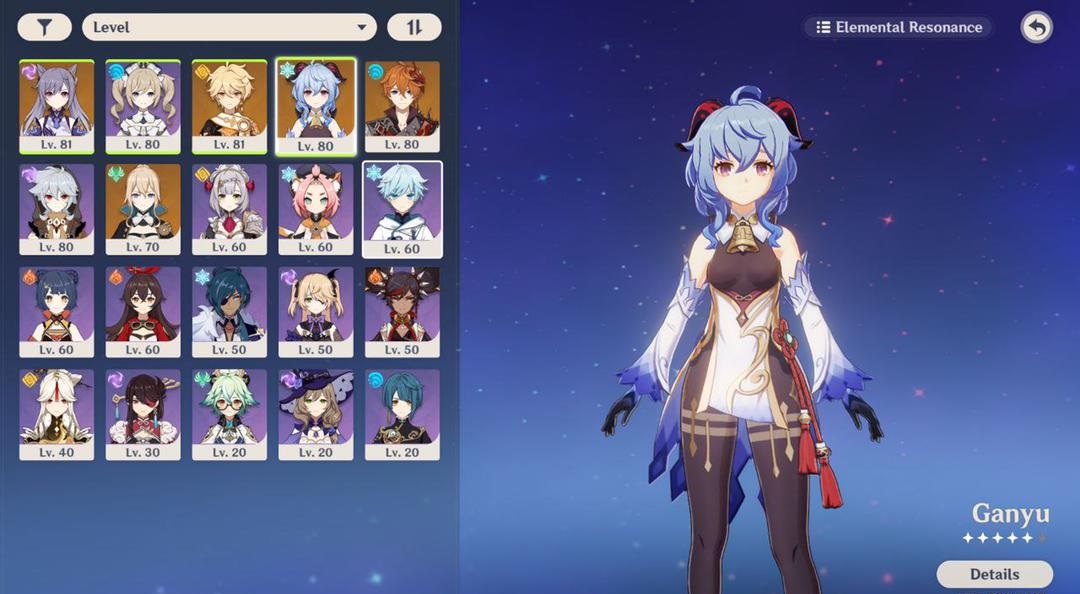Choose Tartaglia's orange-haired portrait
The image size is (1080, 594).
[x=402, y=105]
